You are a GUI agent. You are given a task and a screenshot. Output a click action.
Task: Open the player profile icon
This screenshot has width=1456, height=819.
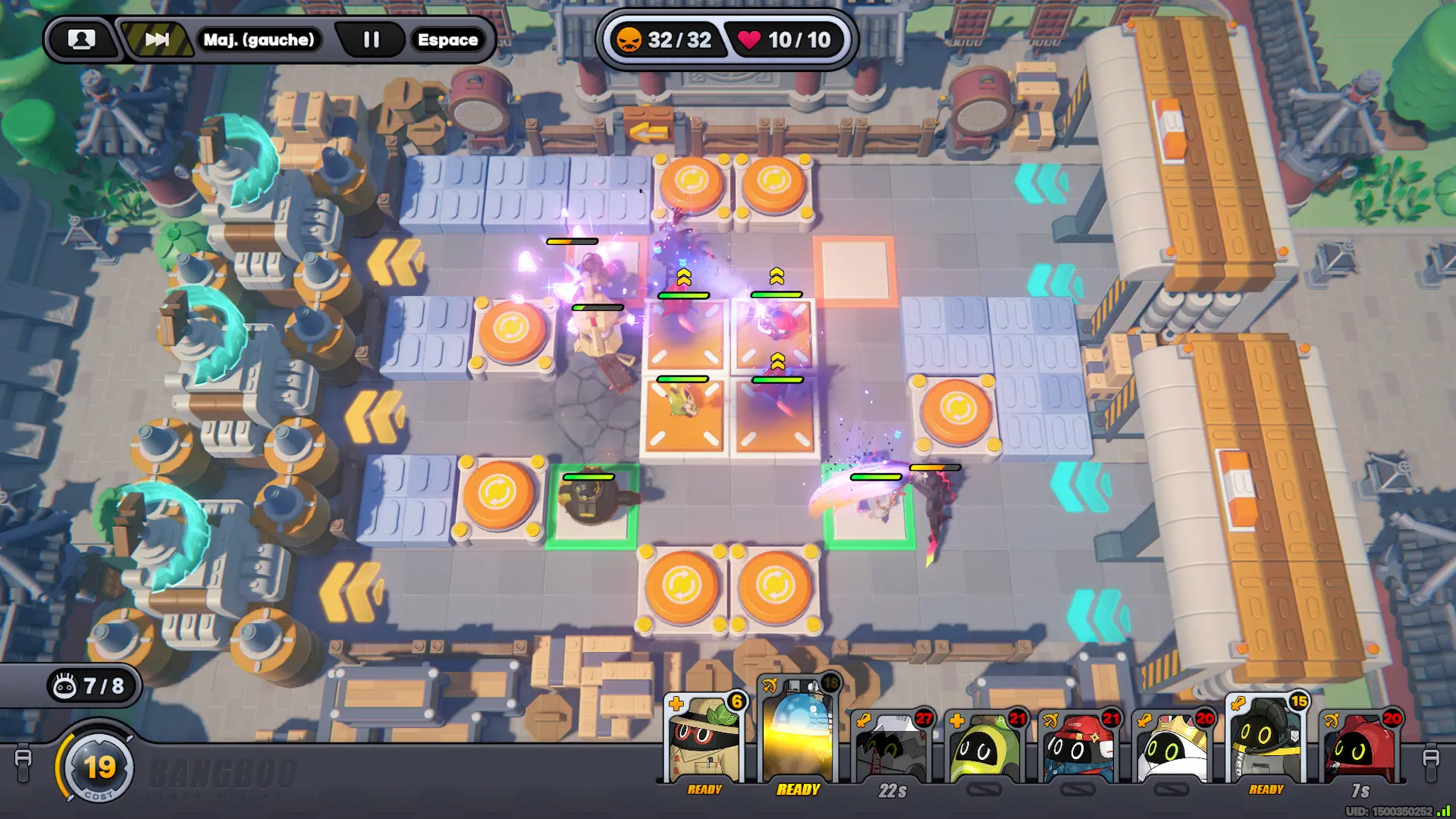(81, 39)
